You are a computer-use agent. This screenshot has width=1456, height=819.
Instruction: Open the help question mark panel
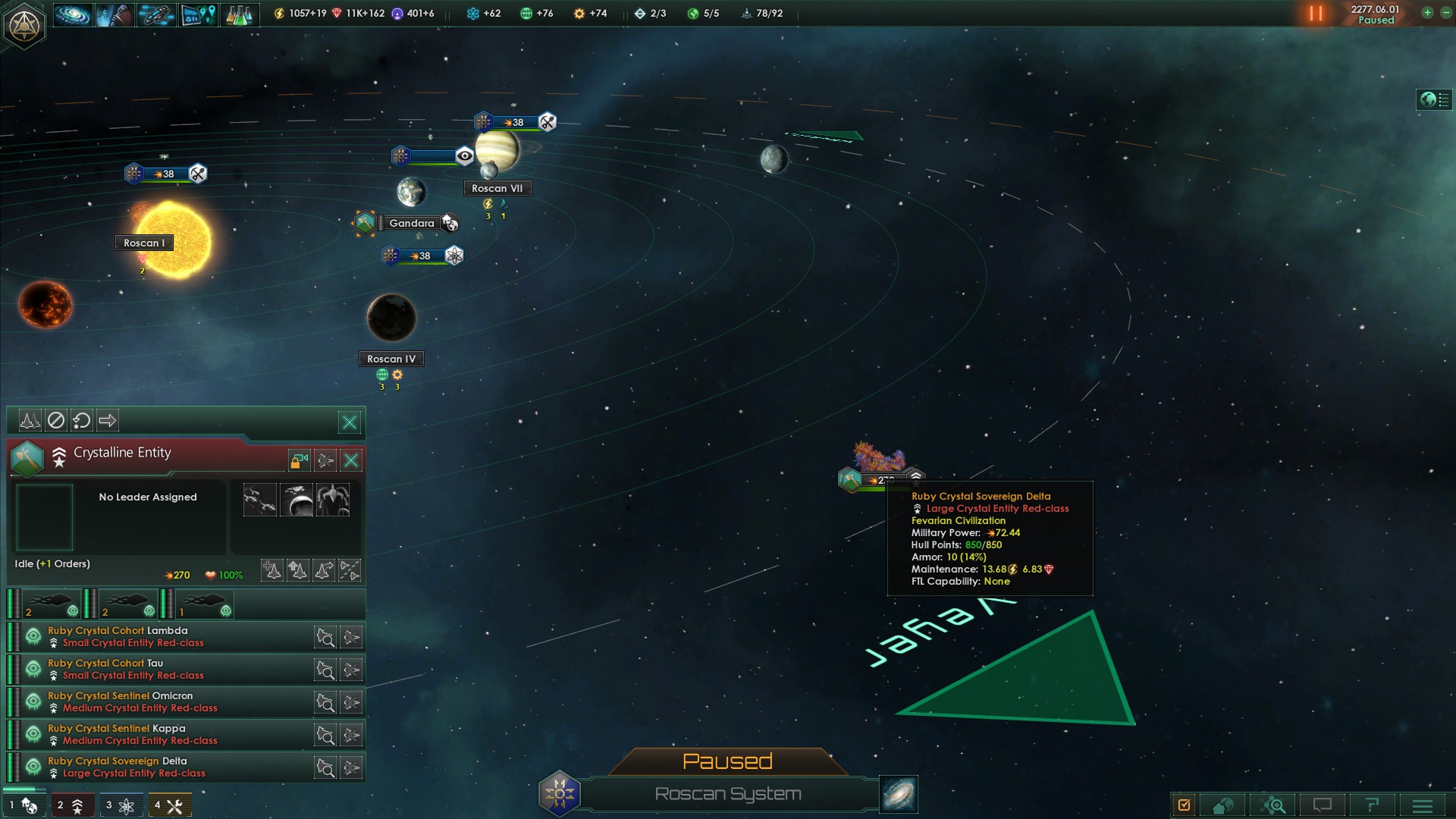tap(1373, 805)
